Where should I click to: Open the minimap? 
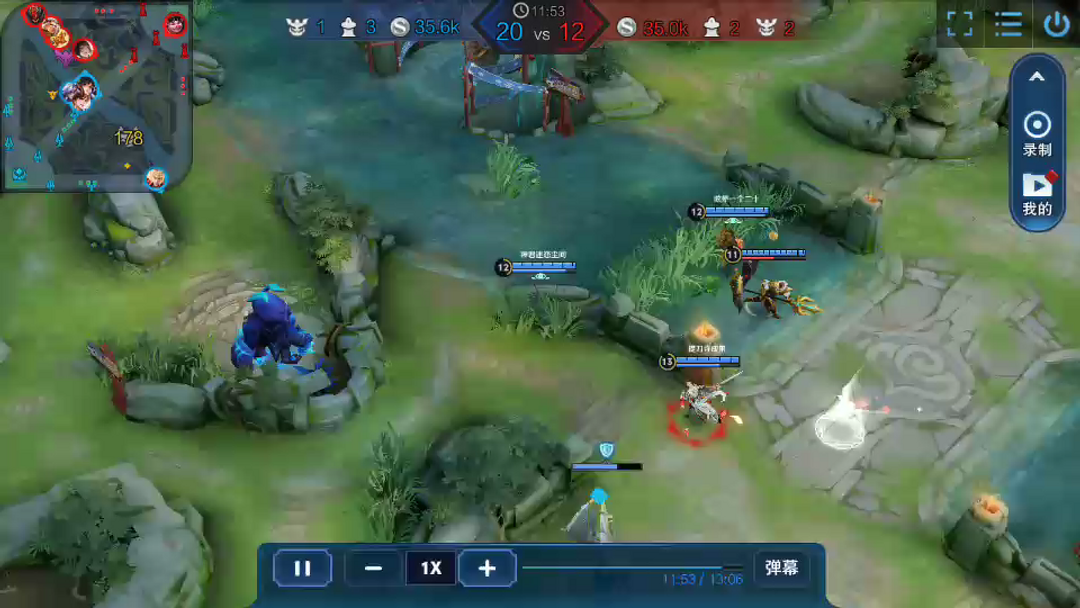coord(96,96)
